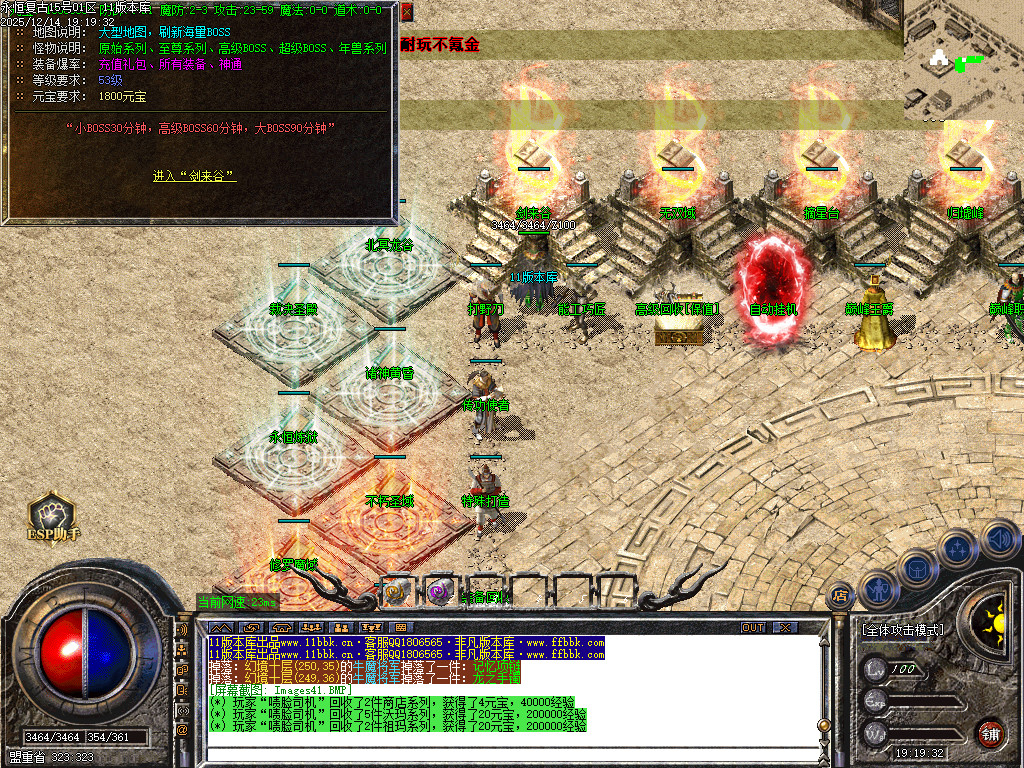This screenshot has height=768, width=1024.
Task: Open the character status icon
Action: pos(878,589)
